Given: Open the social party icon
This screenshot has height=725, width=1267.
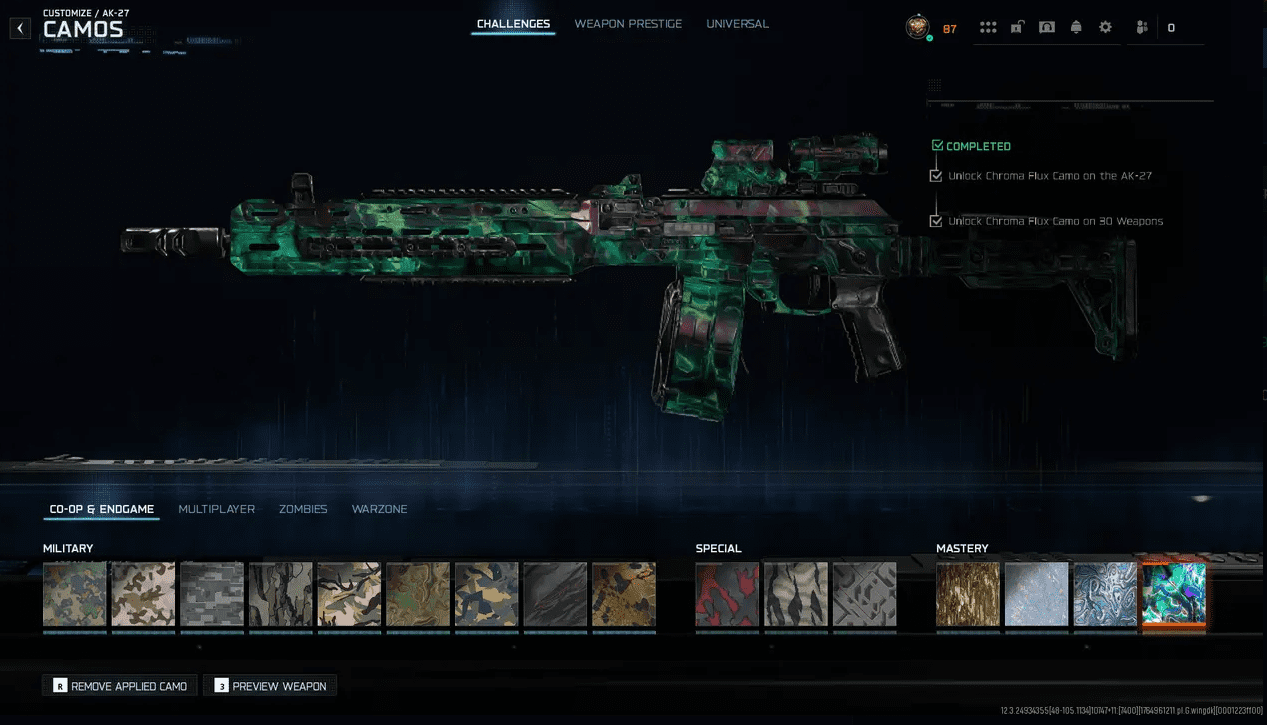Looking at the screenshot, I should (x=1142, y=28).
